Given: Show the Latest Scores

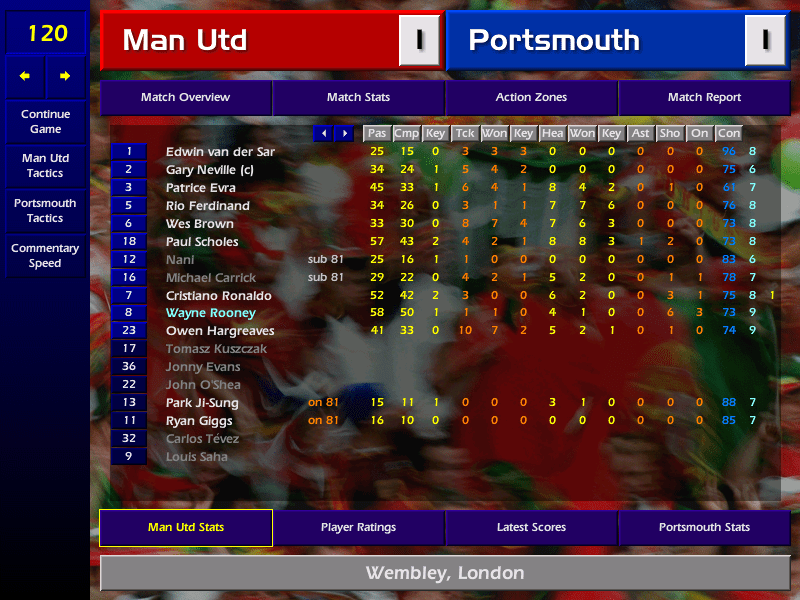Looking at the screenshot, I should (x=531, y=527).
